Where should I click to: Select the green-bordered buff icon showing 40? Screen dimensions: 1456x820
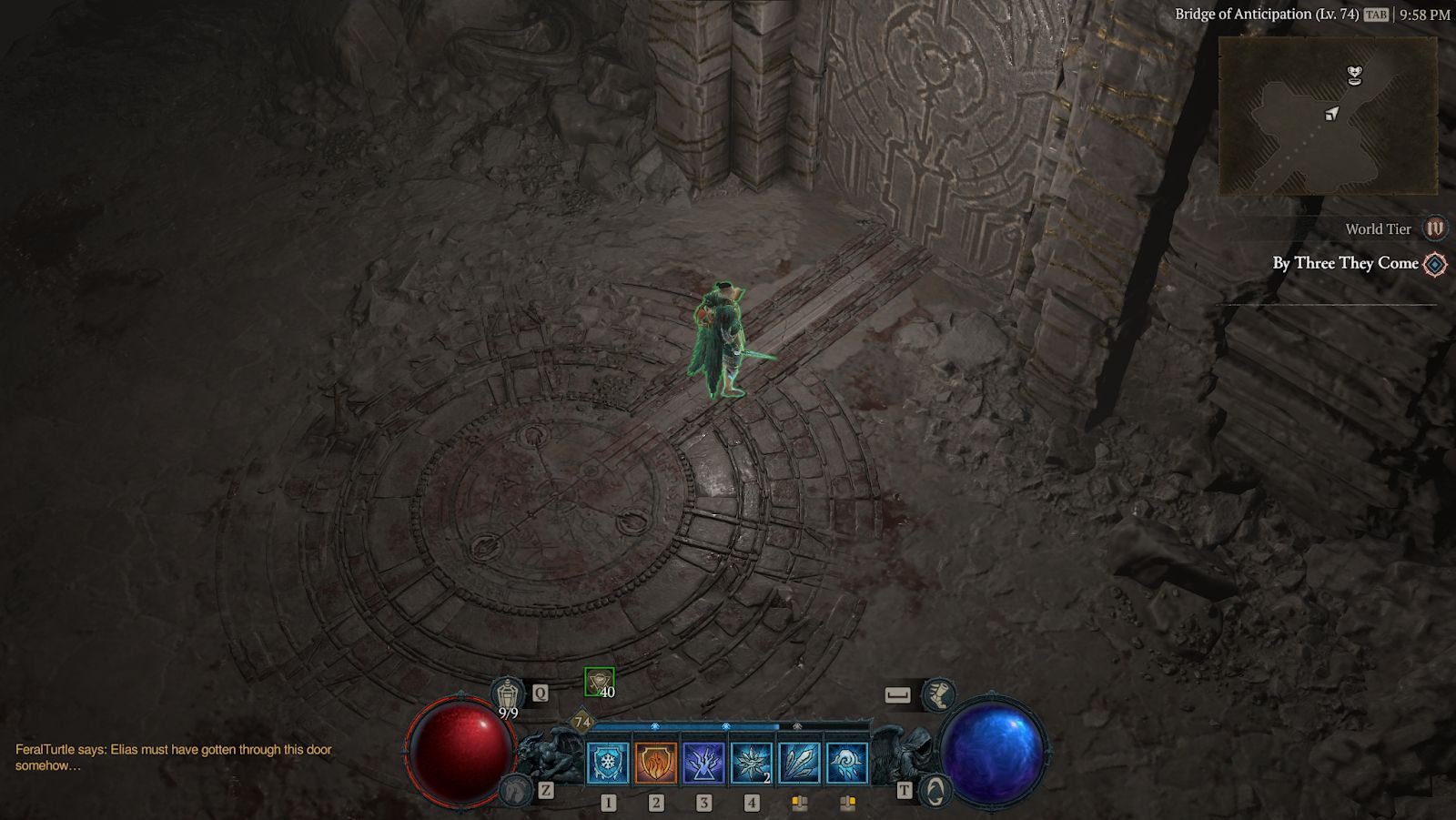599,682
